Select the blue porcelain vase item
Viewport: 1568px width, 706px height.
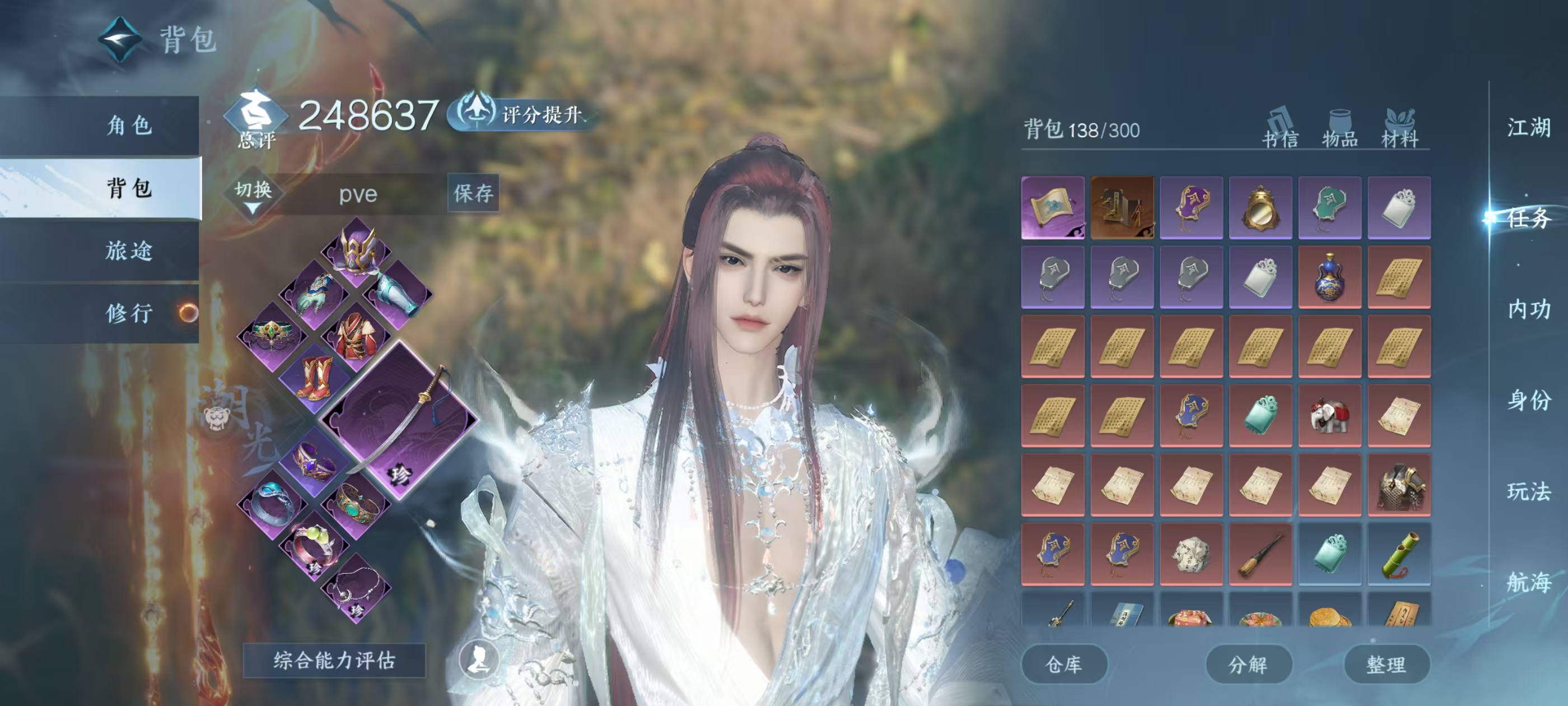click(x=1329, y=277)
